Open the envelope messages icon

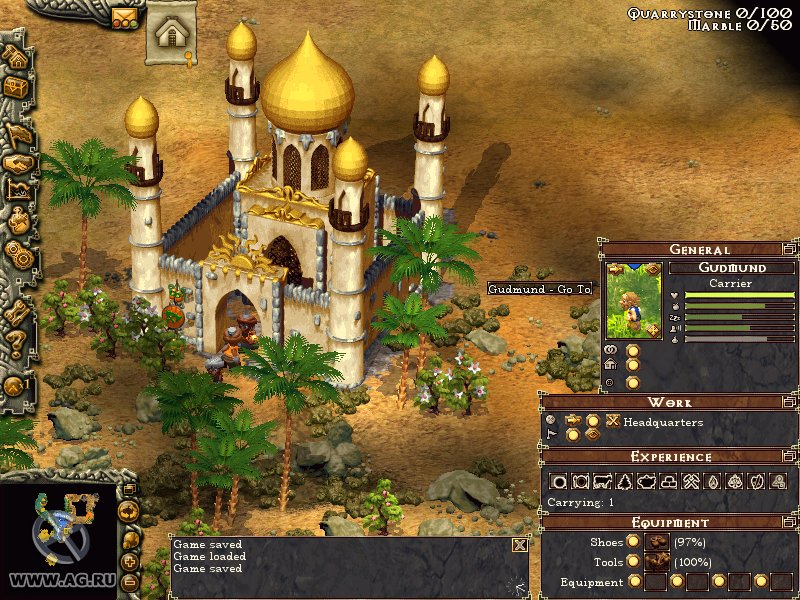pyautogui.click(x=124, y=17)
